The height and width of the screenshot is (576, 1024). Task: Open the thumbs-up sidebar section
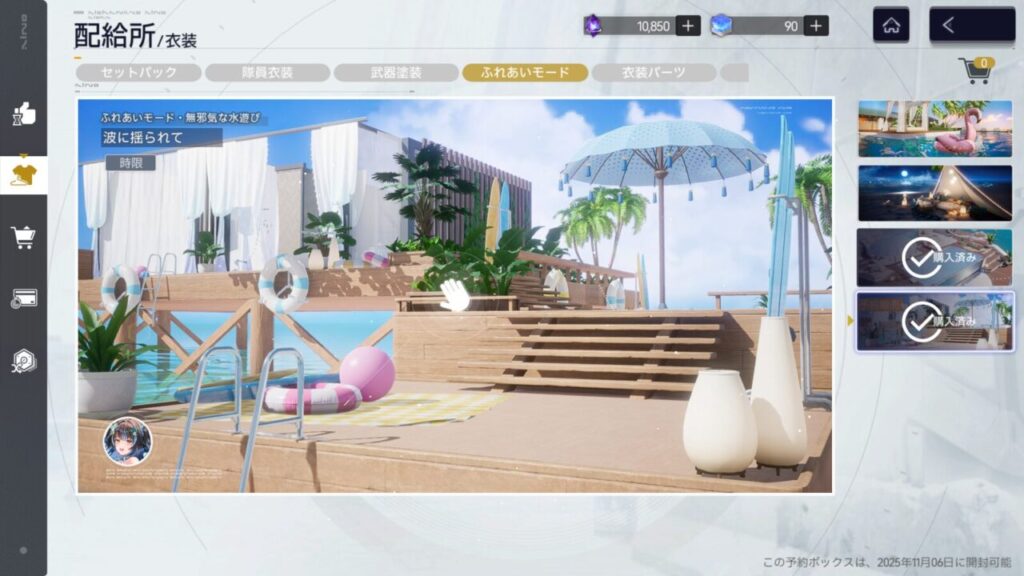point(23,115)
